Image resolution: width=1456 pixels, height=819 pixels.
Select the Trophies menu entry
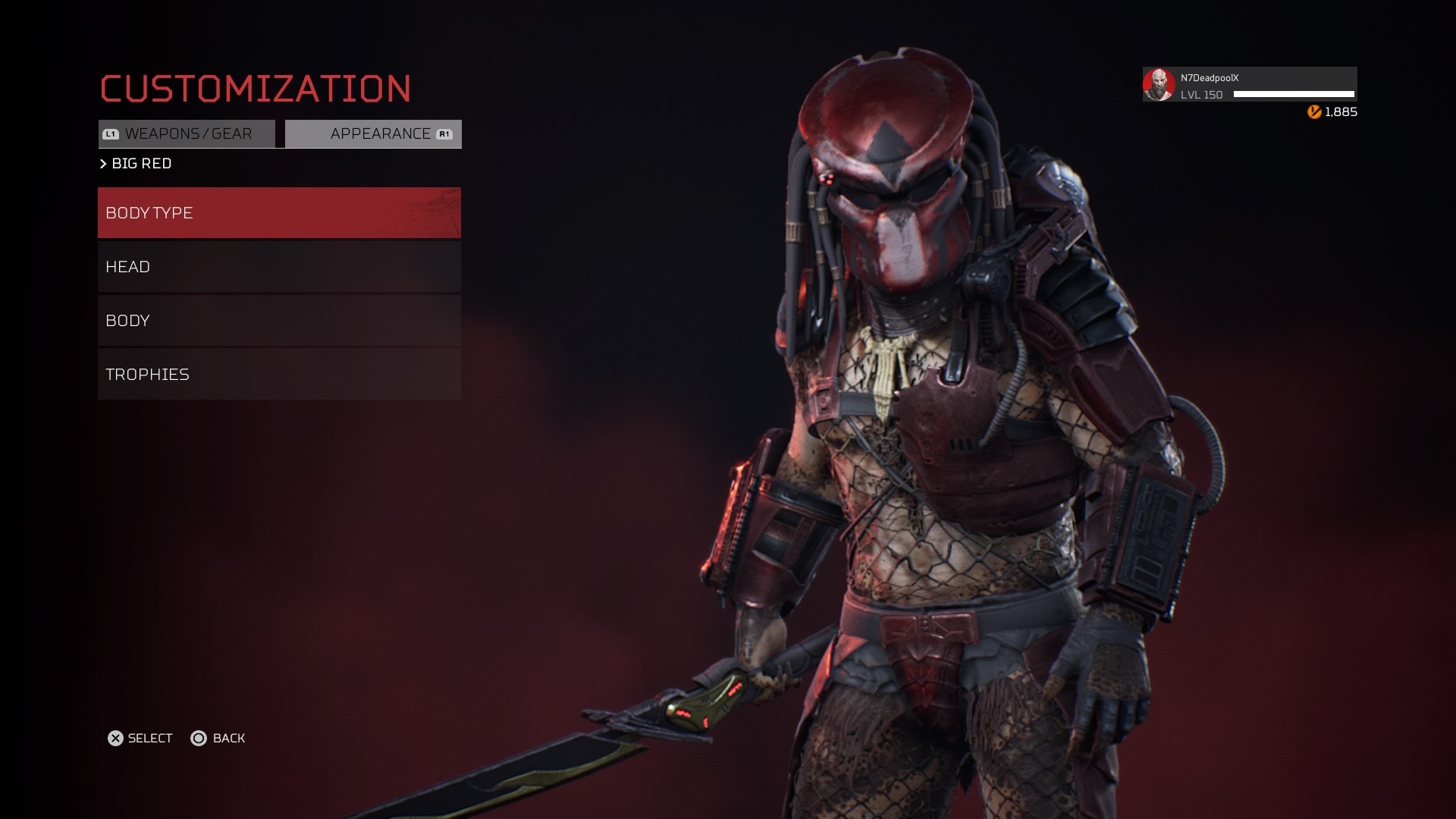[x=279, y=375]
